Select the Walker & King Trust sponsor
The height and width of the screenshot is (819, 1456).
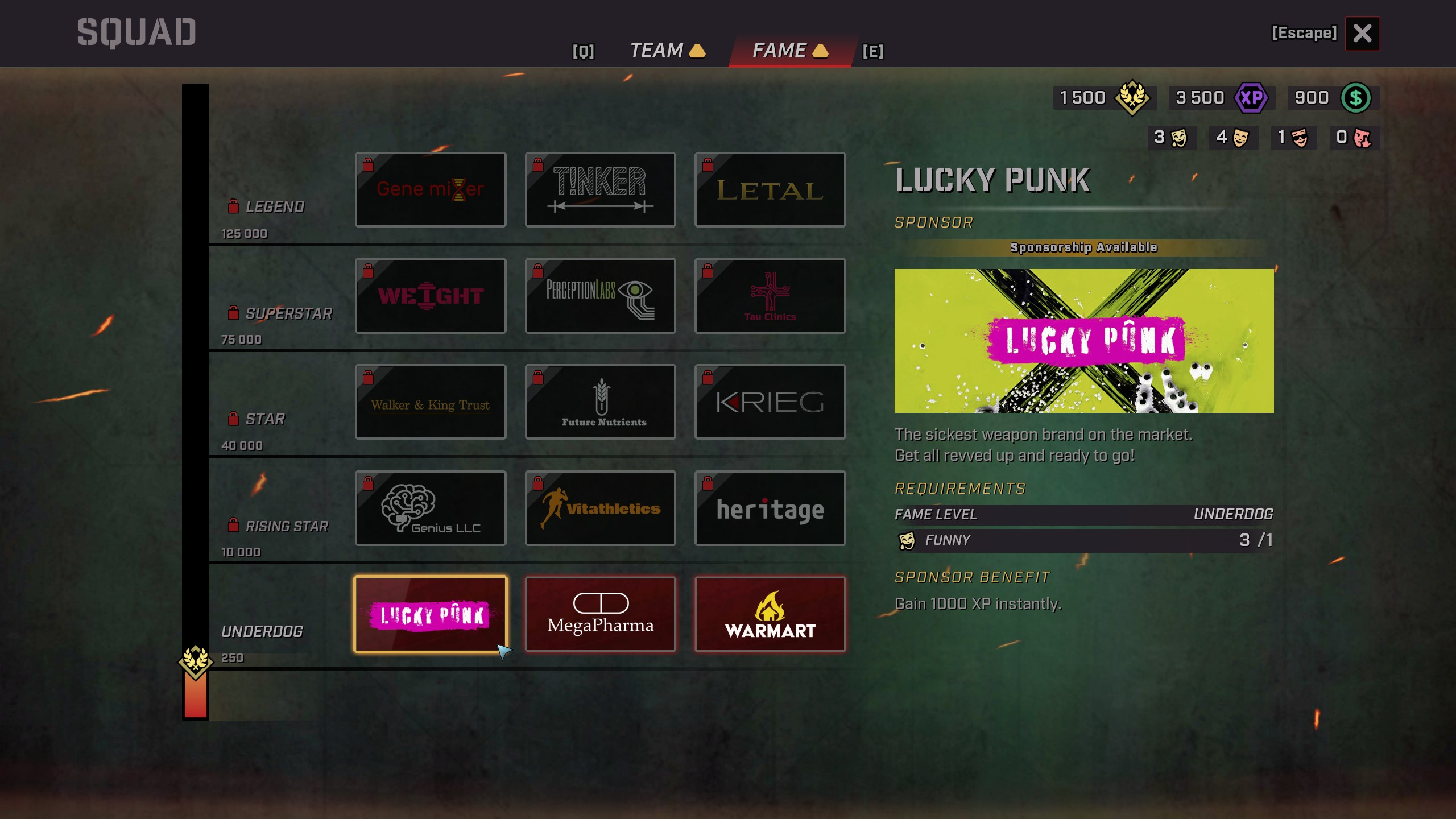[431, 402]
